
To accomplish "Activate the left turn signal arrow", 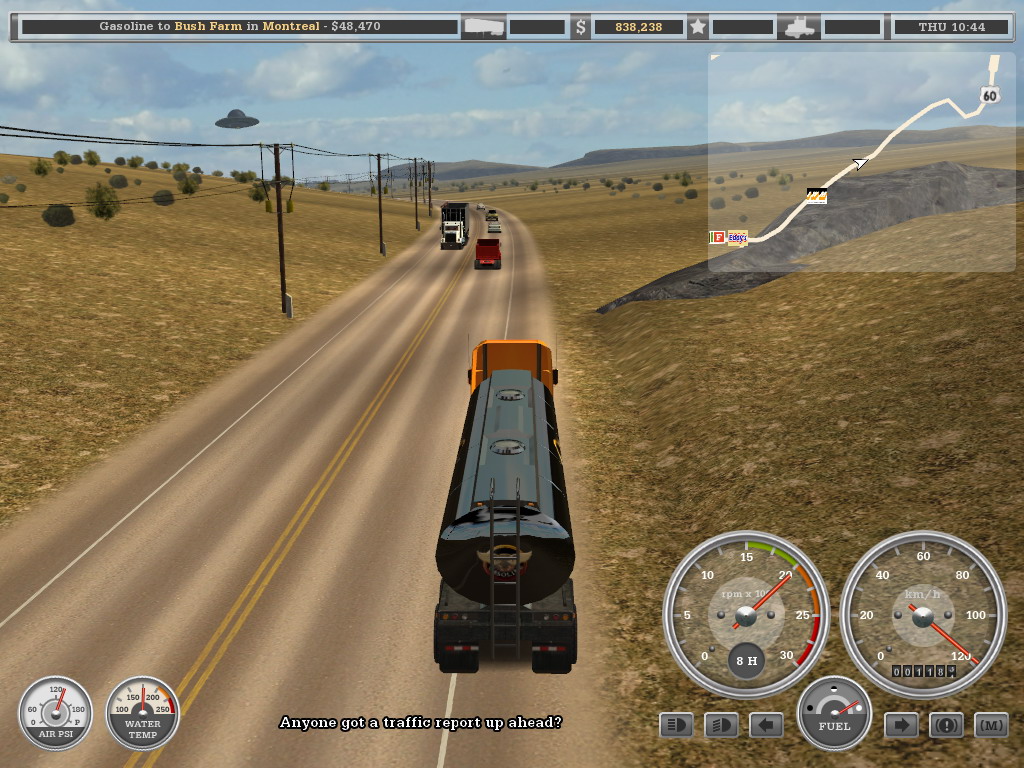I will pos(766,725).
